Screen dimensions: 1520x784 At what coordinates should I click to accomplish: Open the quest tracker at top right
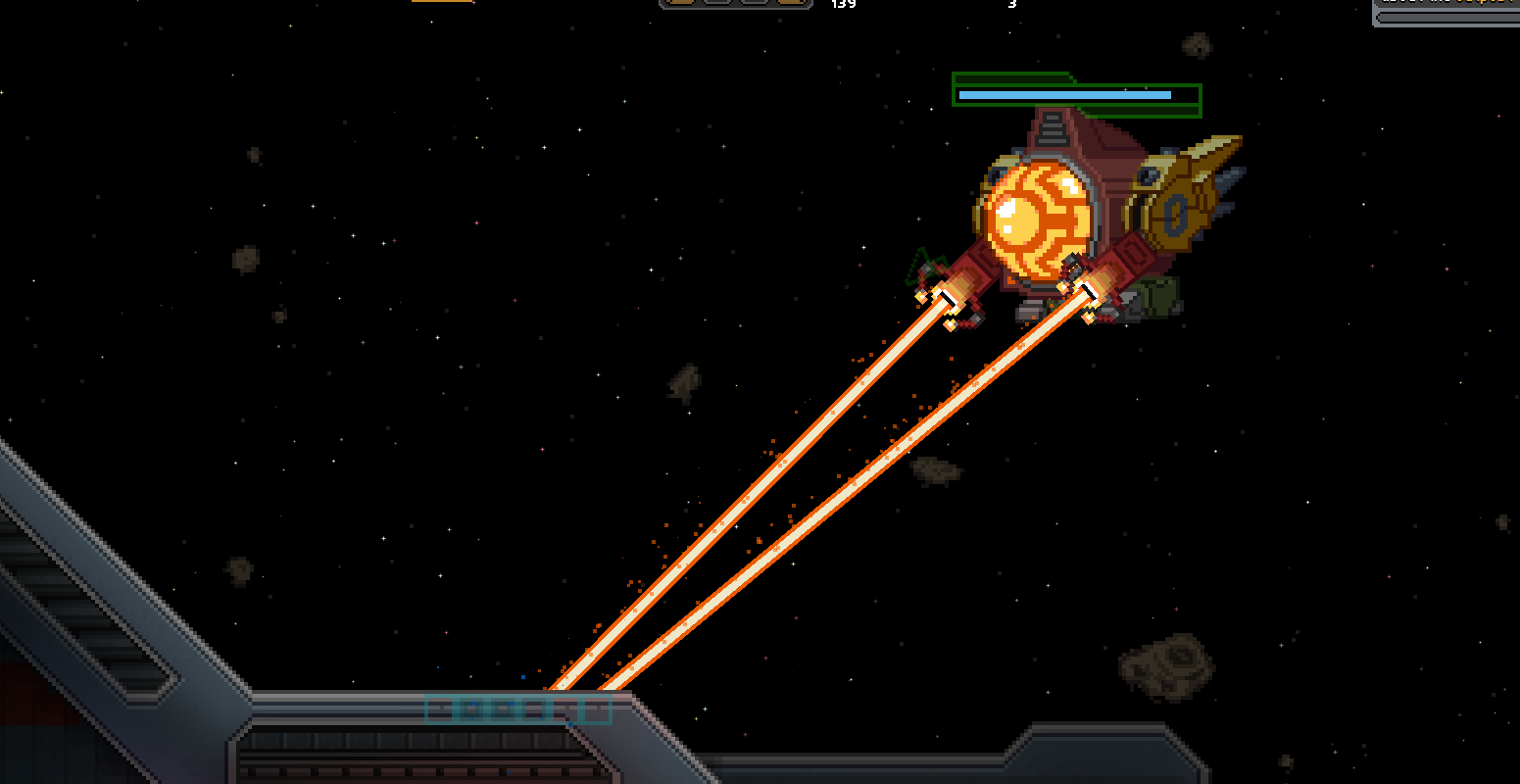pyautogui.click(x=1450, y=2)
